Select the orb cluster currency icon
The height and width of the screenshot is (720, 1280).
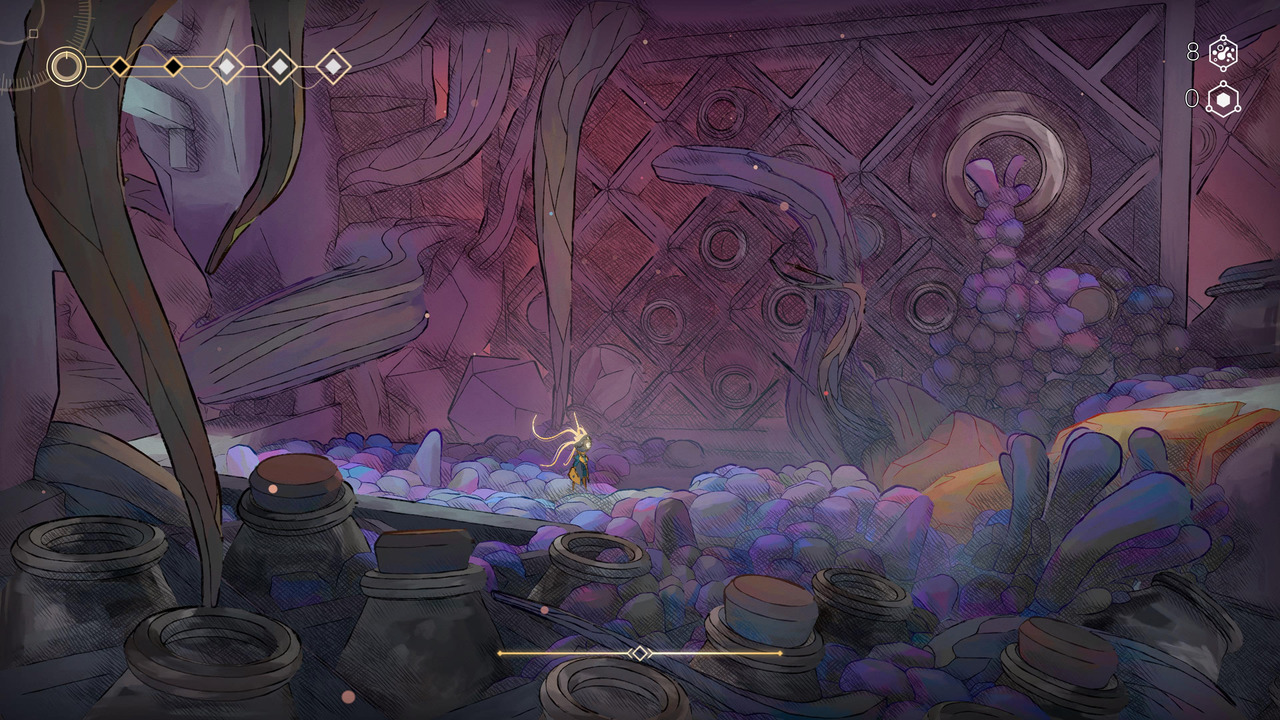1223,53
